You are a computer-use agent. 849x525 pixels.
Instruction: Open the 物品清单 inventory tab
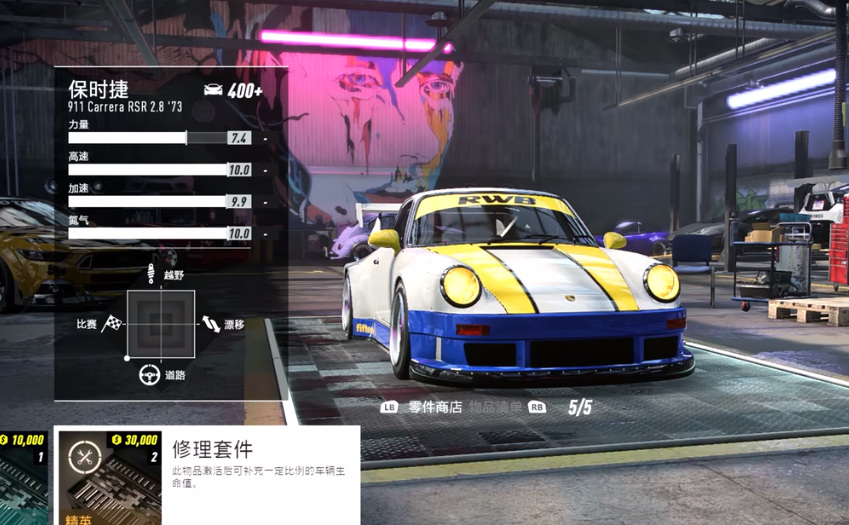[x=496, y=408]
